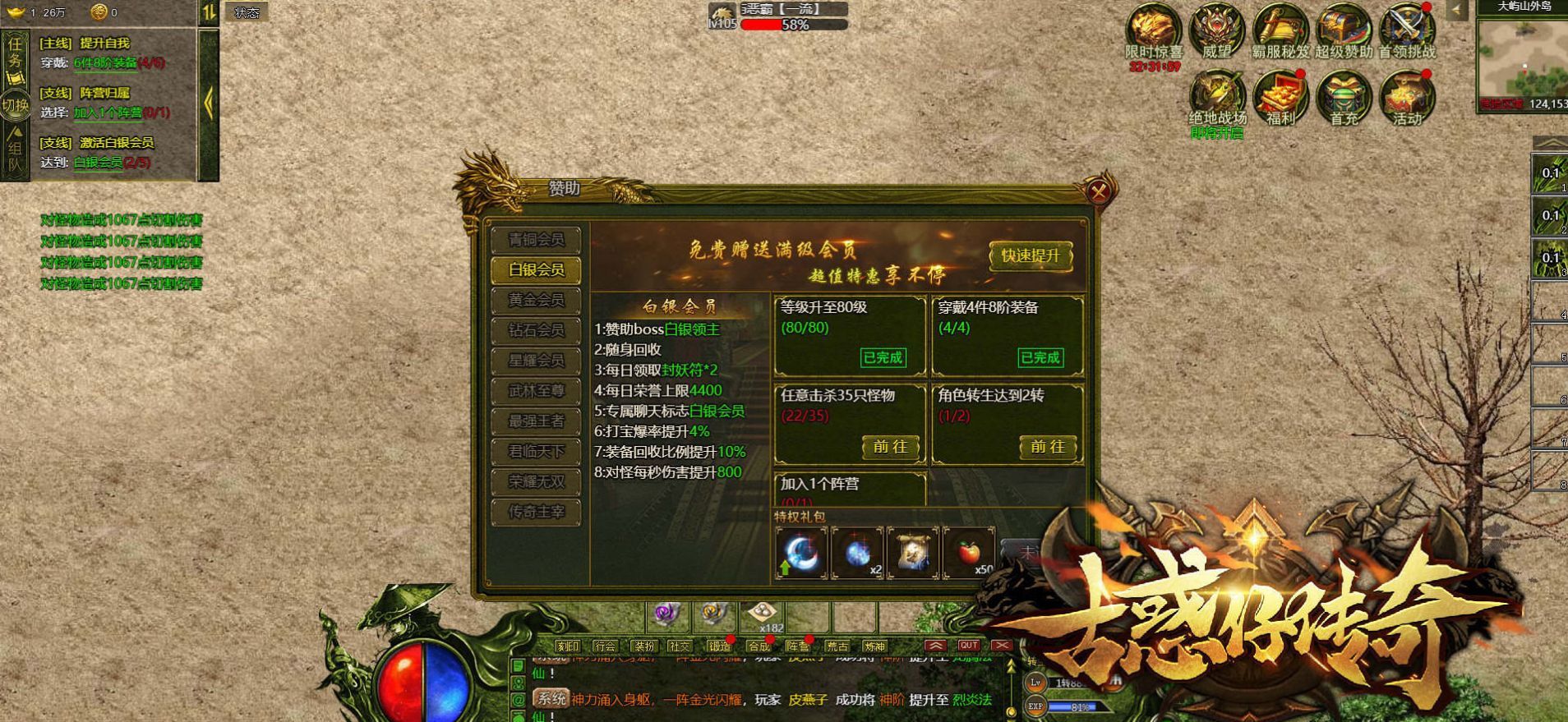Open the 合成 synthesis menu
Screen dimensions: 1568x722
759,646
